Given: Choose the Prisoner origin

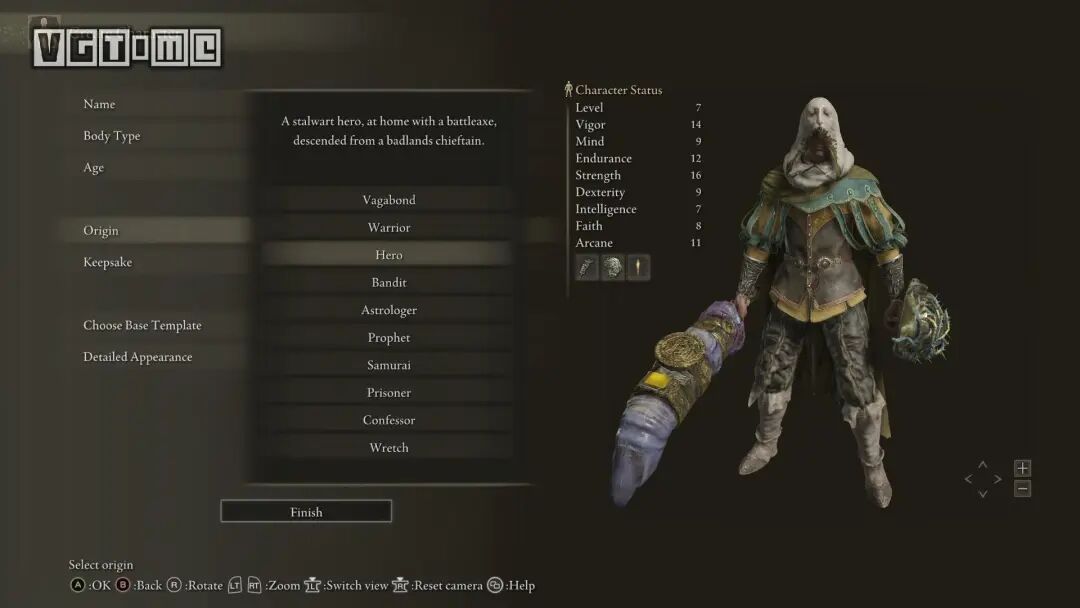Looking at the screenshot, I should pyautogui.click(x=388, y=393).
